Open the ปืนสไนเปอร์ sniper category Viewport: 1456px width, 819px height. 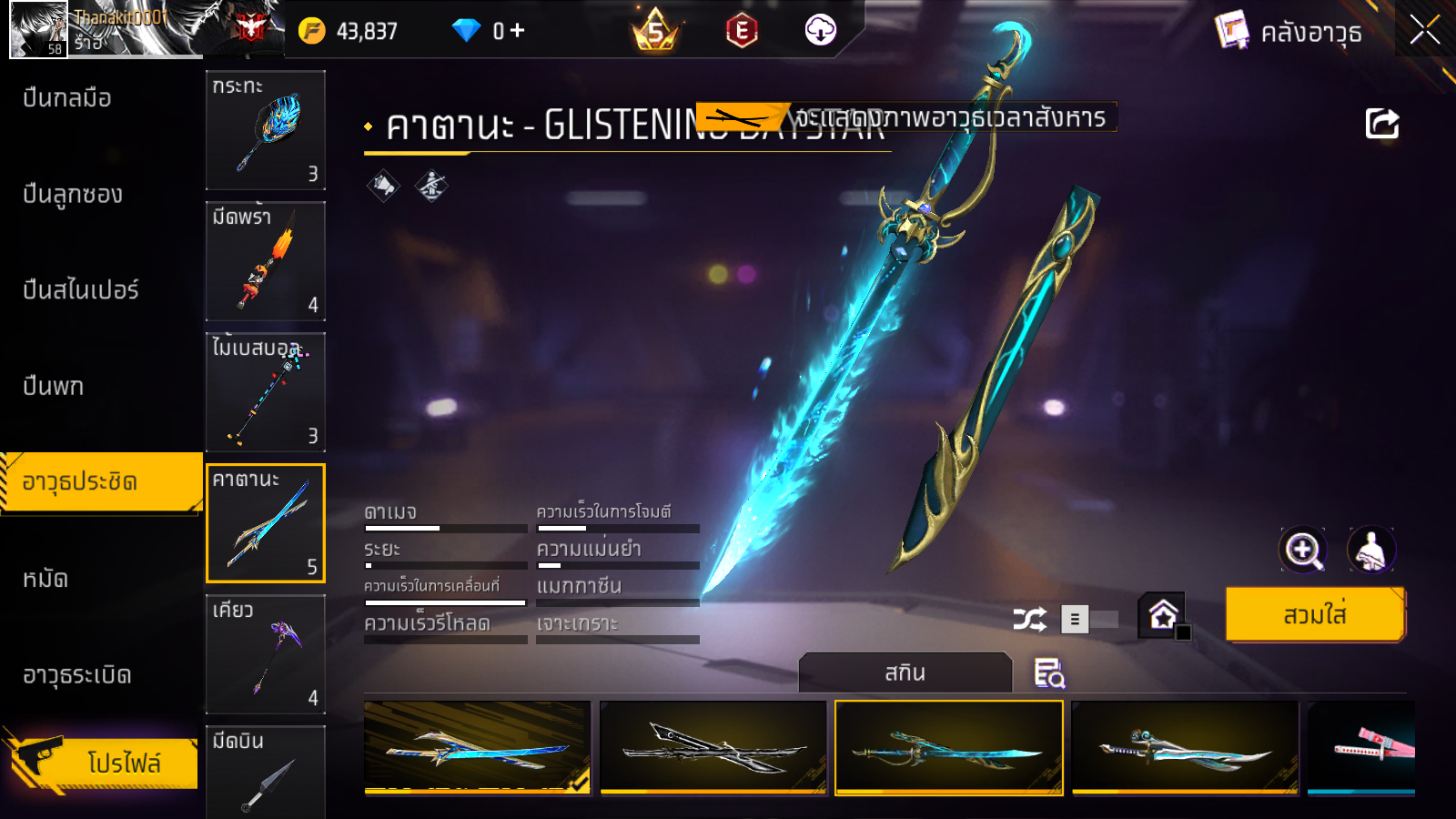[81, 290]
